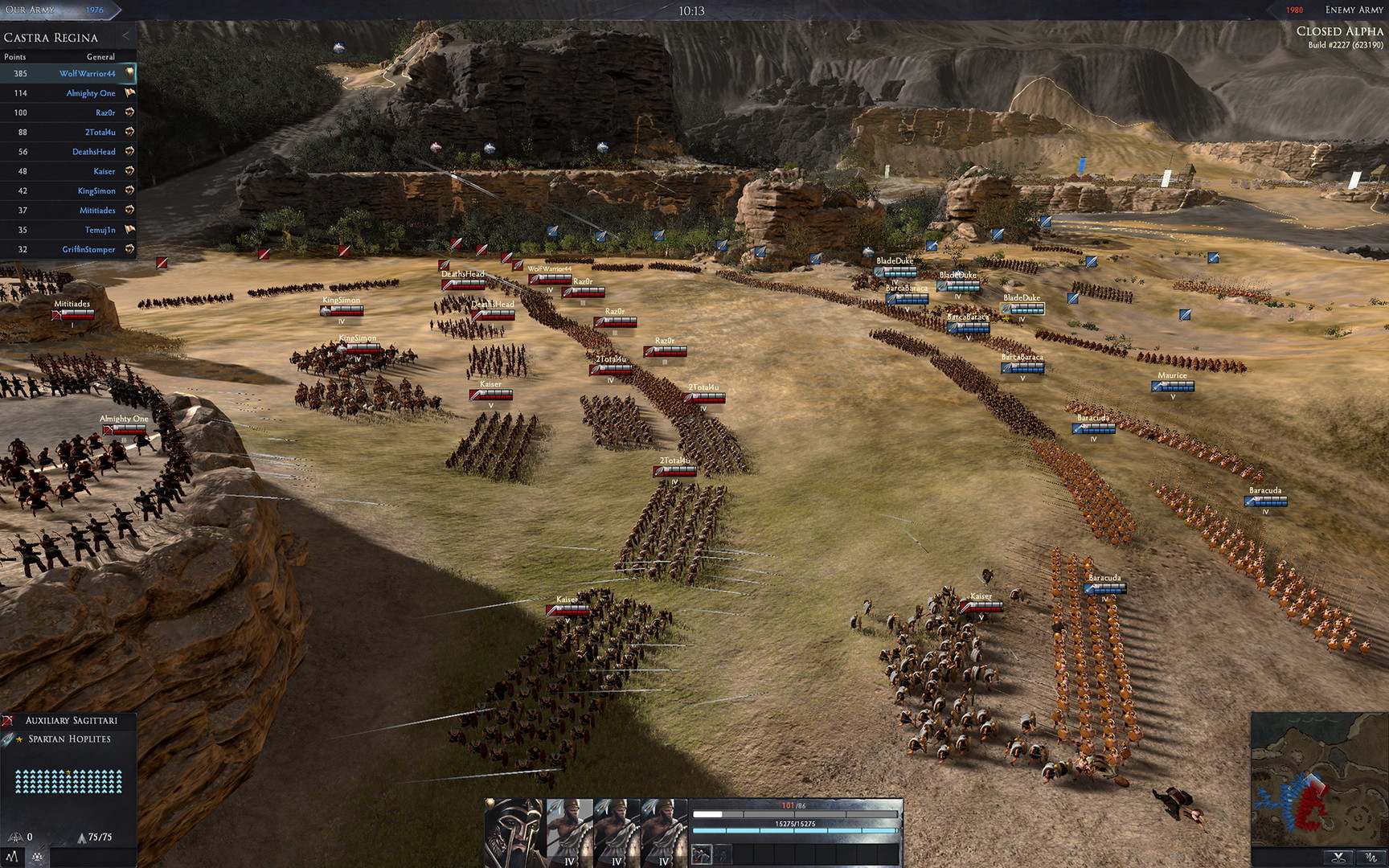Select the Spartan Hoplites label
This screenshot has height=868, width=1389.
pyautogui.click(x=70, y=739)
